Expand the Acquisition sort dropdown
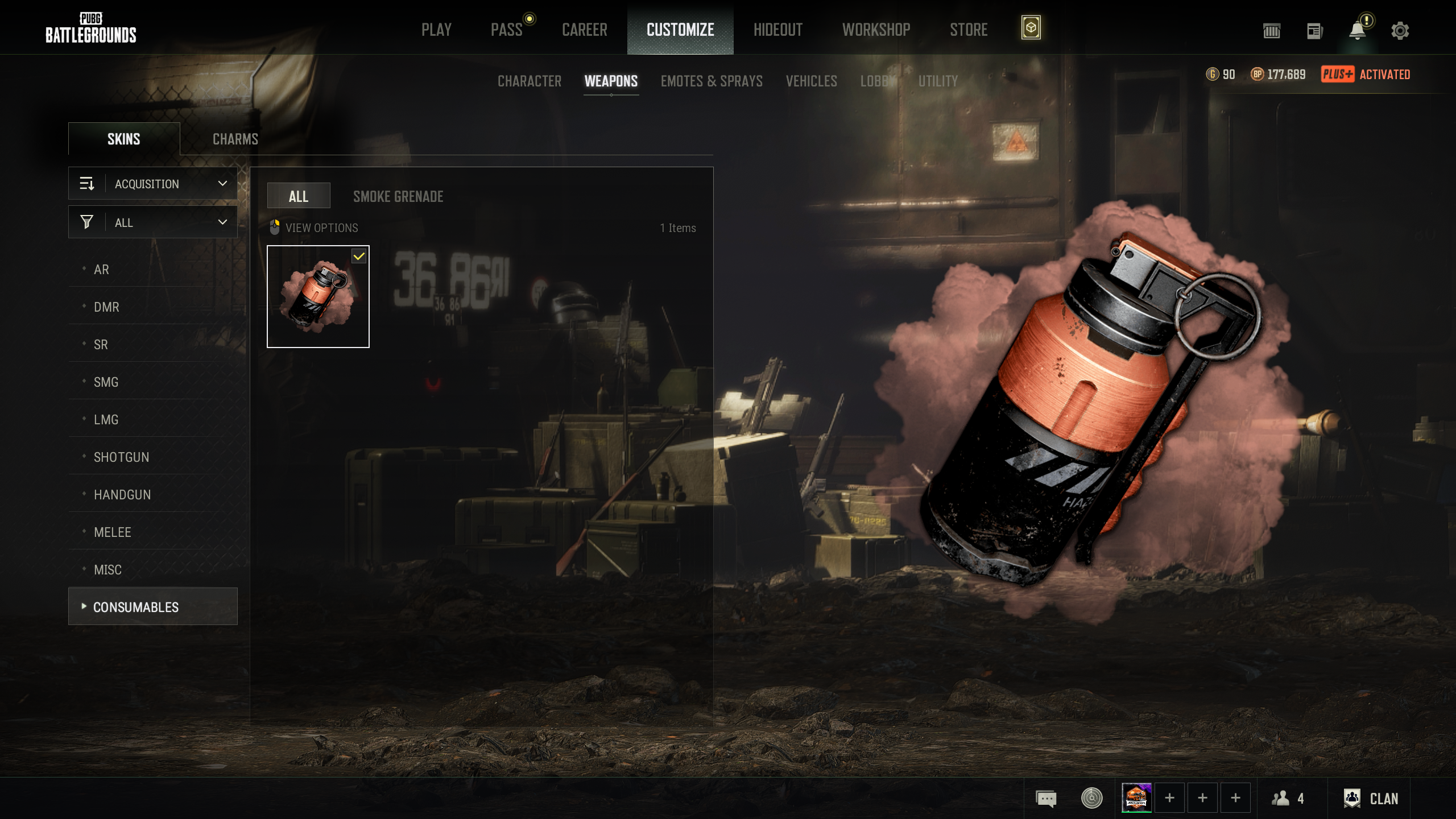 [x=153, y=184]
